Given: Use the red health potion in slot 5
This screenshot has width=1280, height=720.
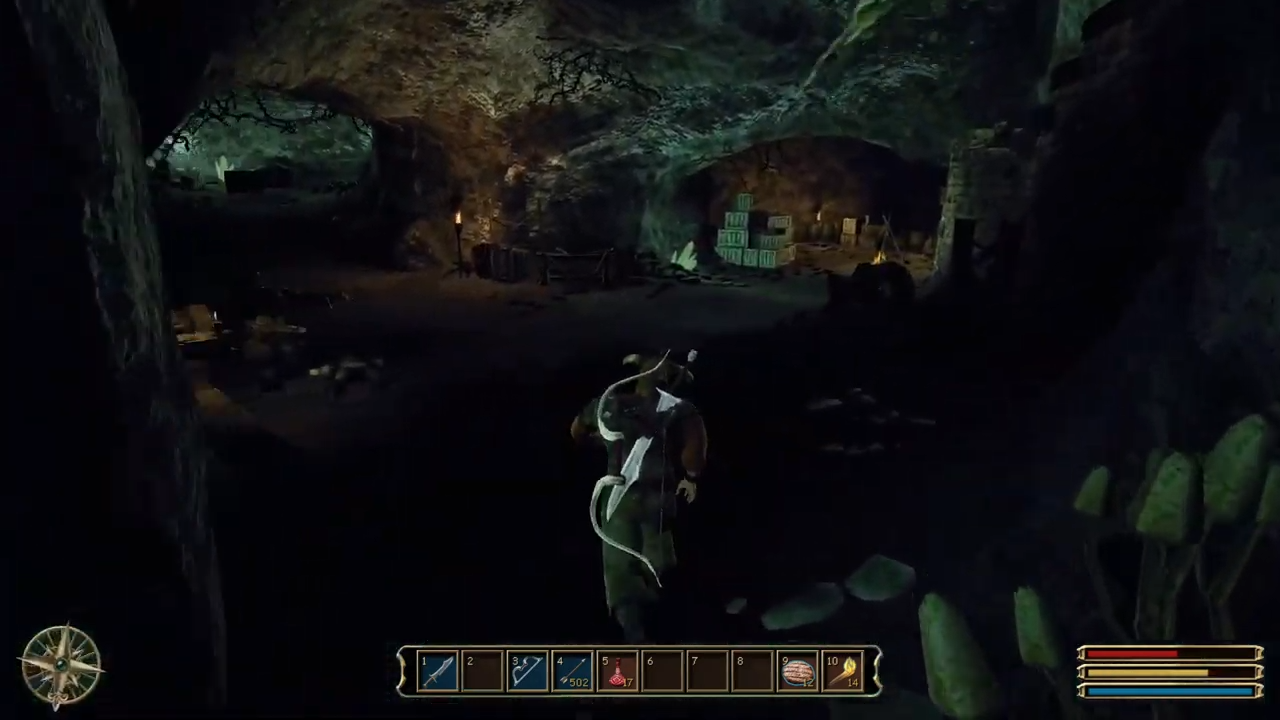Looking at the screenshot, I should click(x=618, y=668).
